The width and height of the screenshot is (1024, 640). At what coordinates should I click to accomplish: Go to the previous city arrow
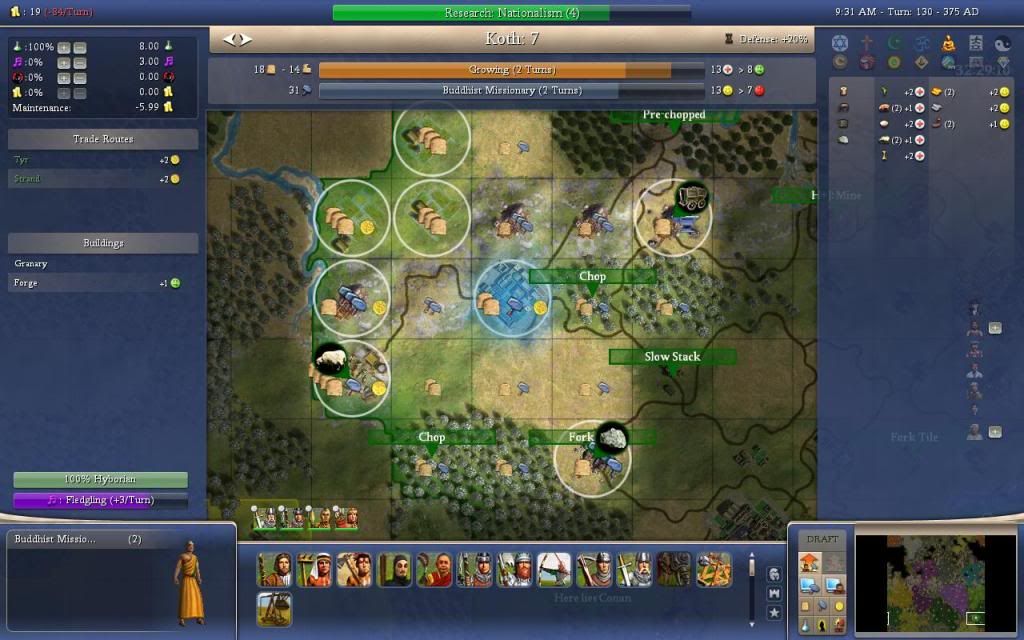229,40
